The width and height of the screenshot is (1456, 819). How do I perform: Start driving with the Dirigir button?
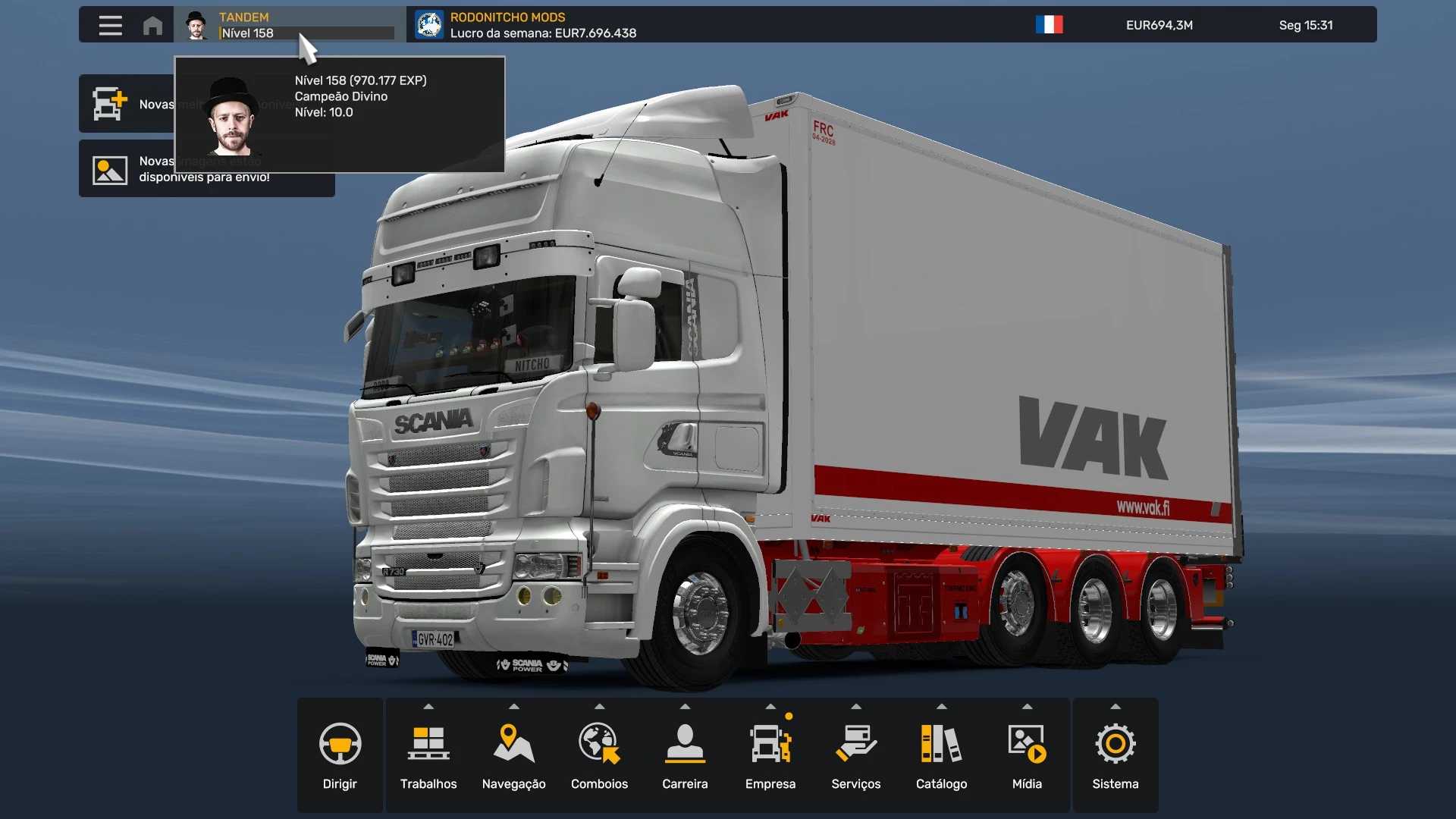340,755
